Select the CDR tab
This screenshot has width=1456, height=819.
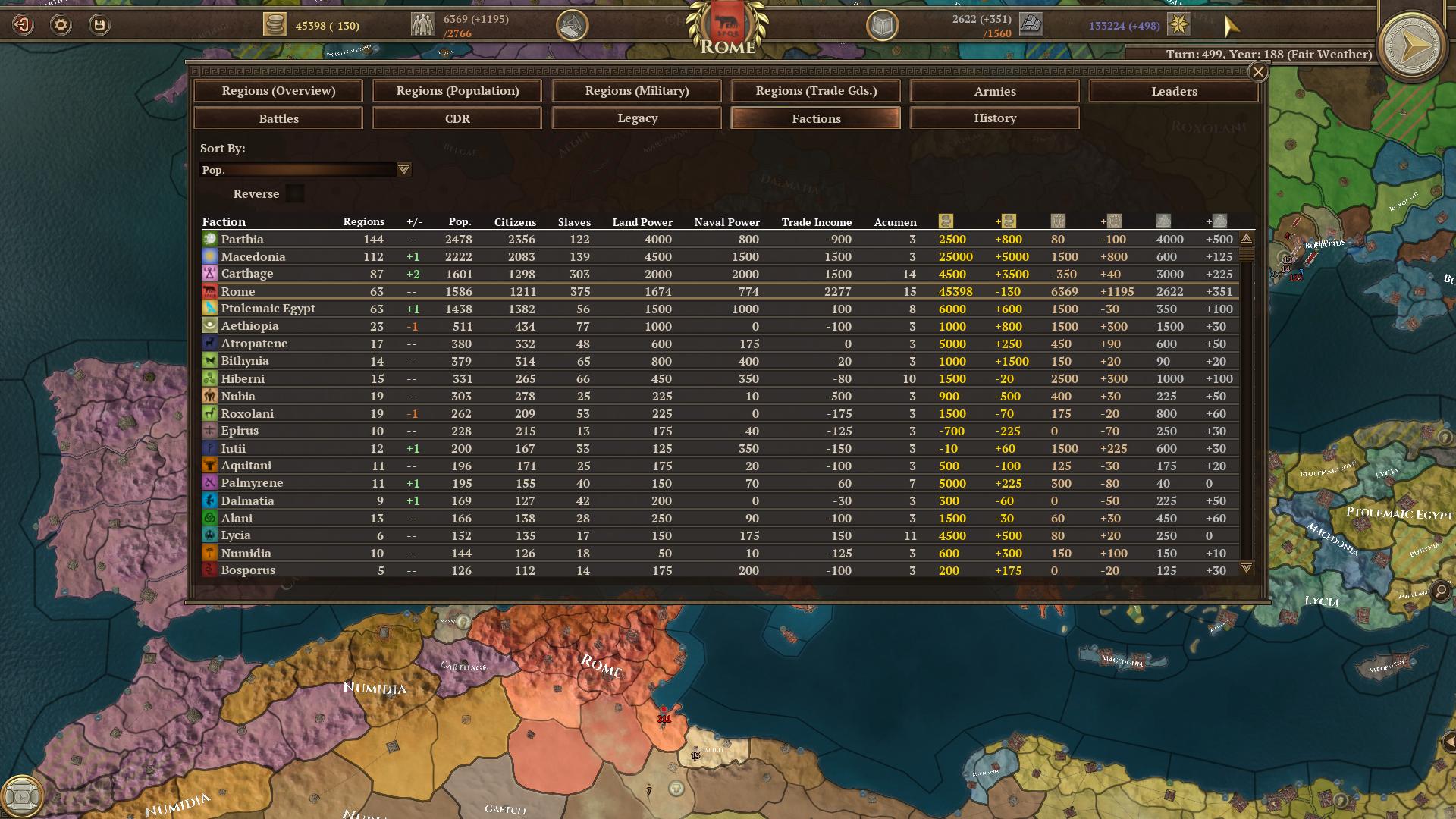457,118
